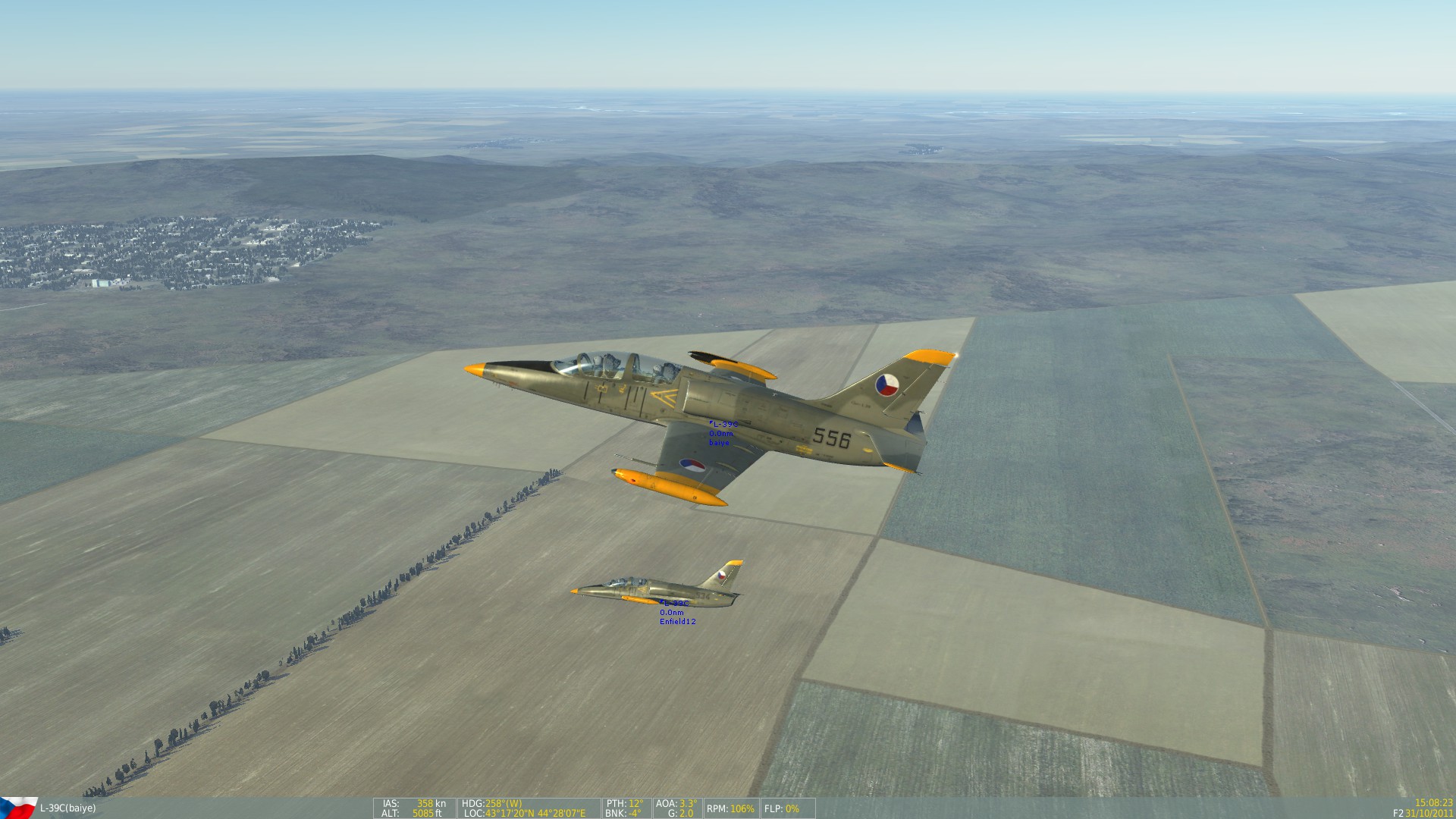Click the FLP 0% flaps indicator
The width and height of the screenshot is (1456, 819).
[x=783, y=808]
